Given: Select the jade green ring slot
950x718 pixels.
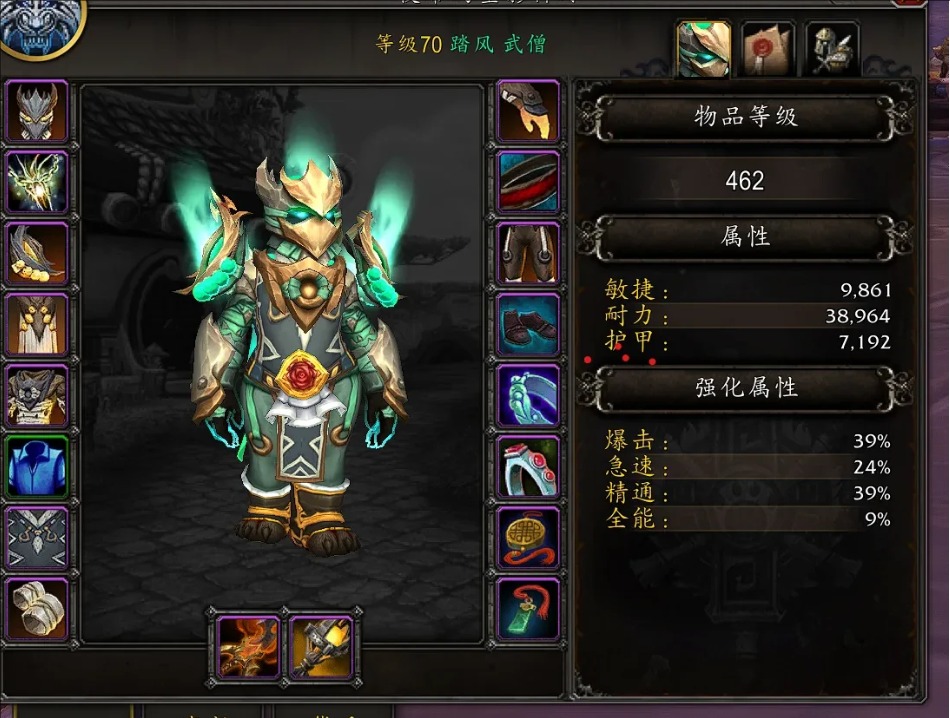Looking at the screenshot, I should tap(528, 395).
